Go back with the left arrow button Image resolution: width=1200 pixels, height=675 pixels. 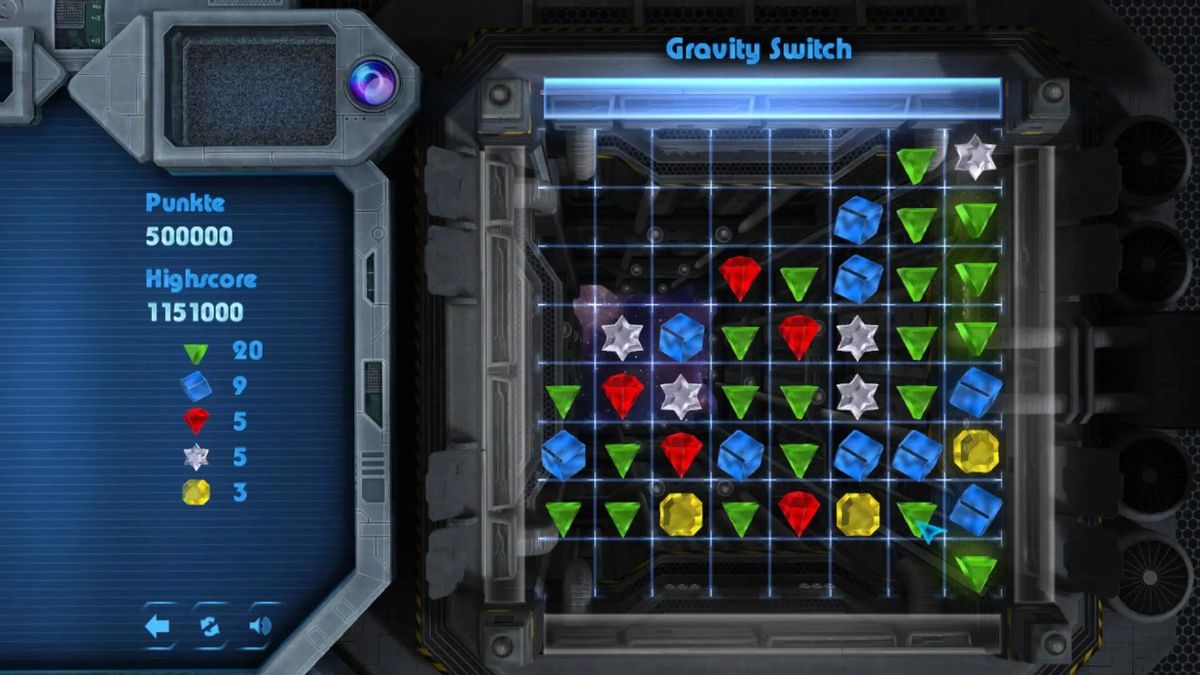(157, 627)
